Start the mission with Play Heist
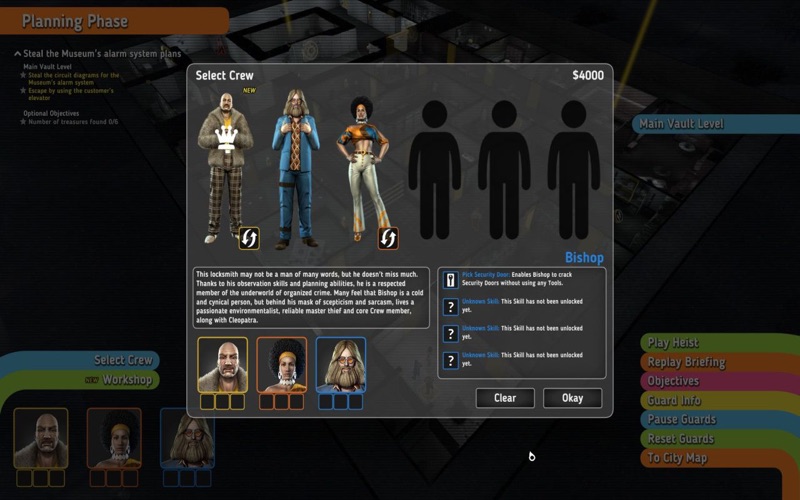The image size is (800, 500). click(x=672, y=343)
